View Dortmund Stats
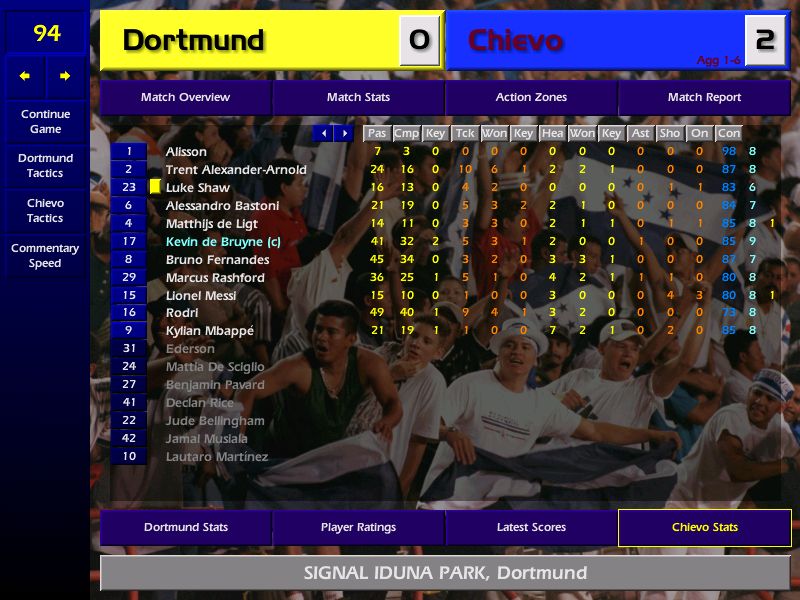 coord(185,527)
